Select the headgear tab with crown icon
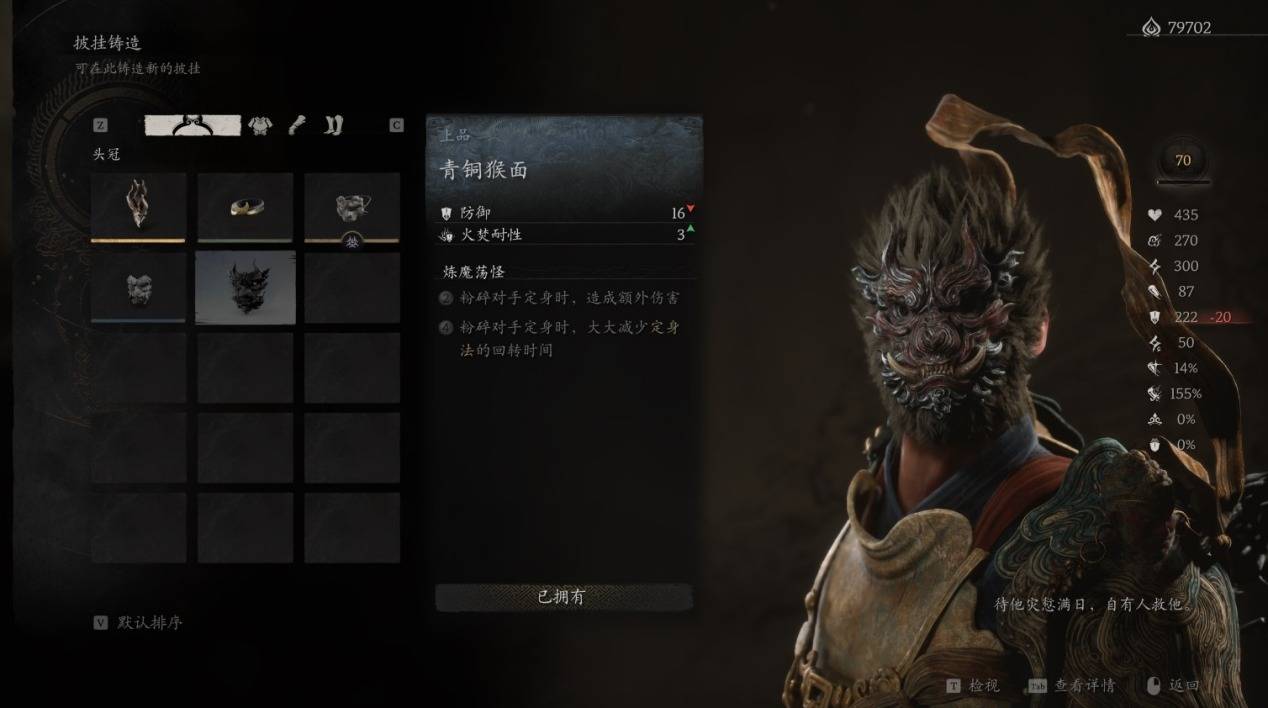Image resolution: width=1268 pixels, height=708 pixels. point(193,125)
